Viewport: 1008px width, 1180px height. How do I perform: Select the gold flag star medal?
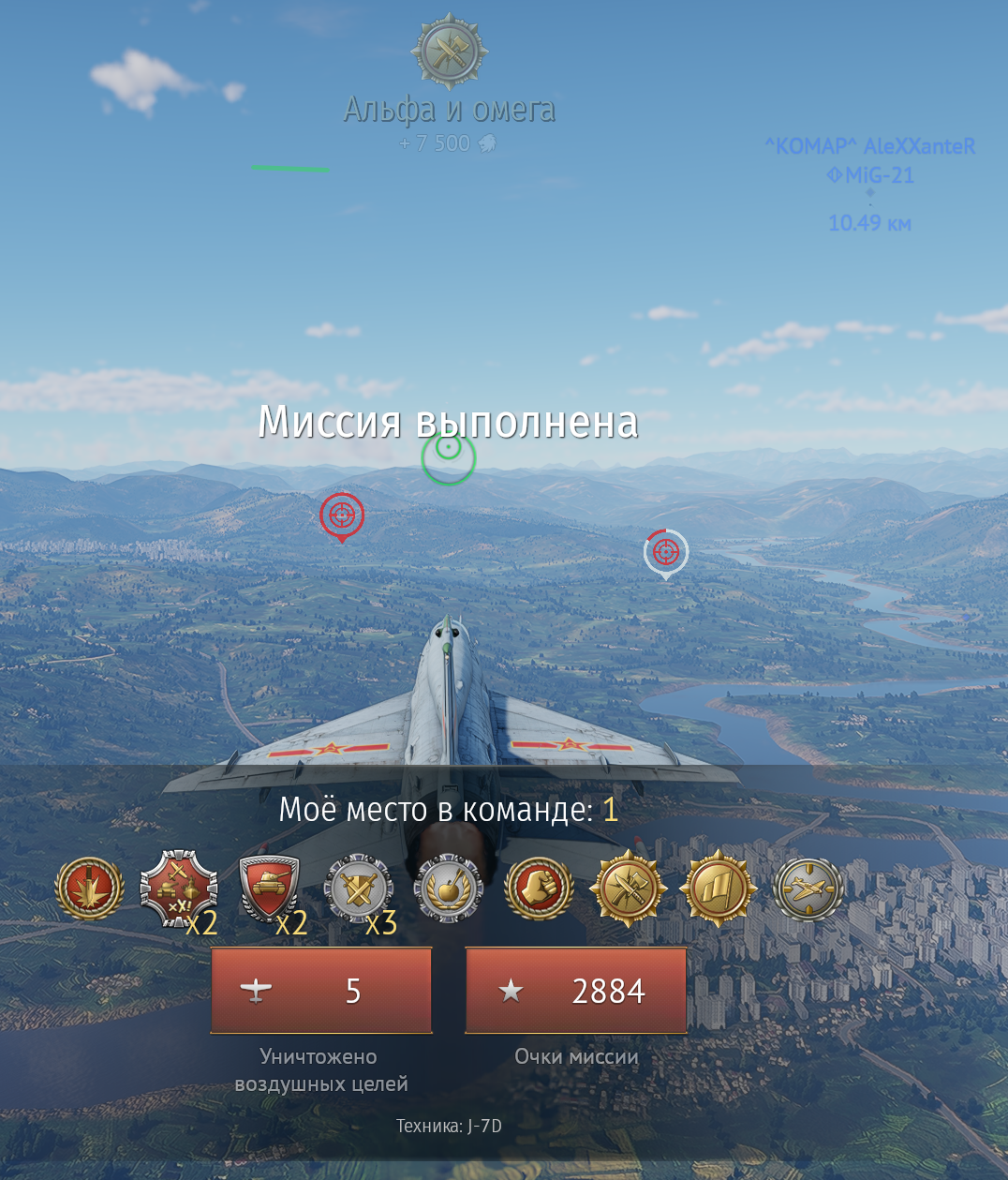pyautogui.click(x=719, y=888)
